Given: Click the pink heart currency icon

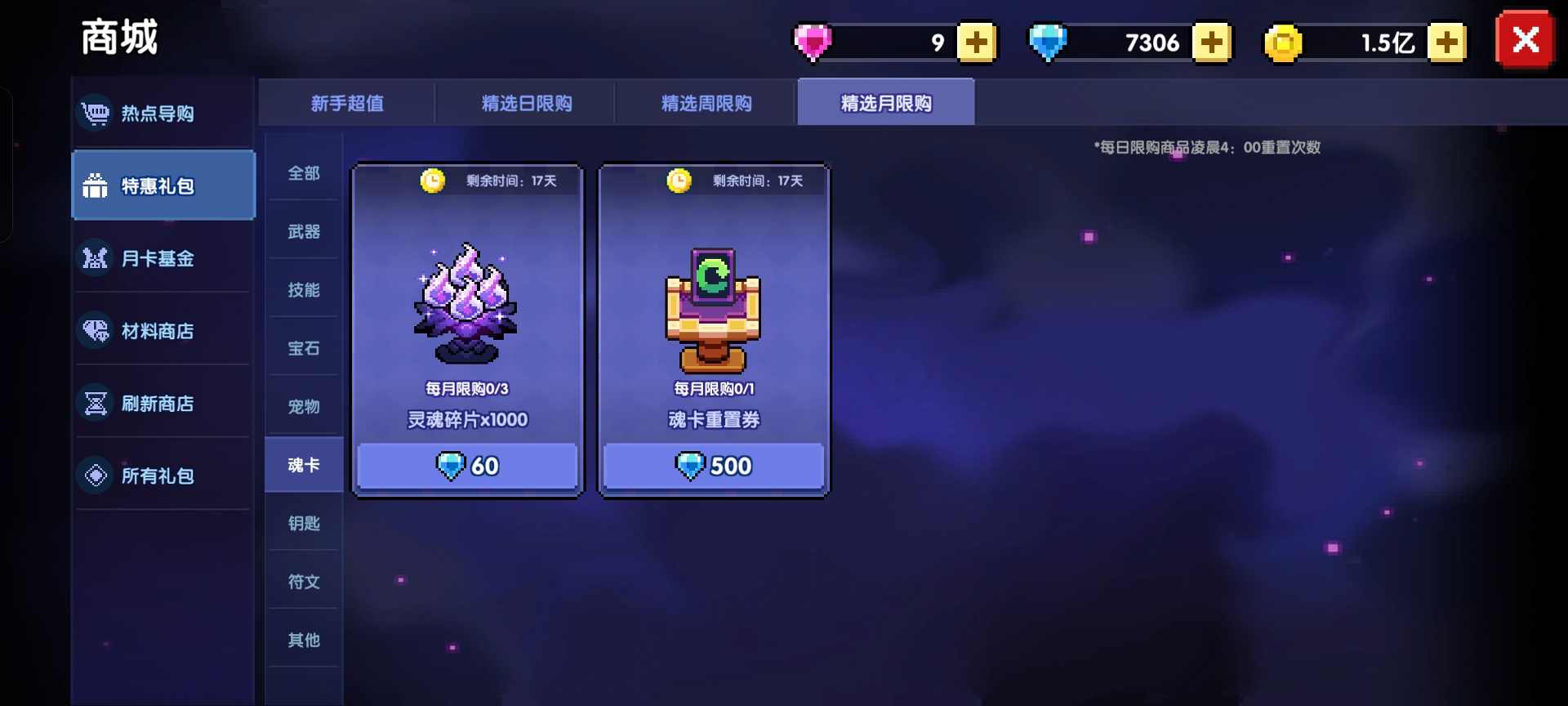Looking at the screenshot, I should [813, 41].
